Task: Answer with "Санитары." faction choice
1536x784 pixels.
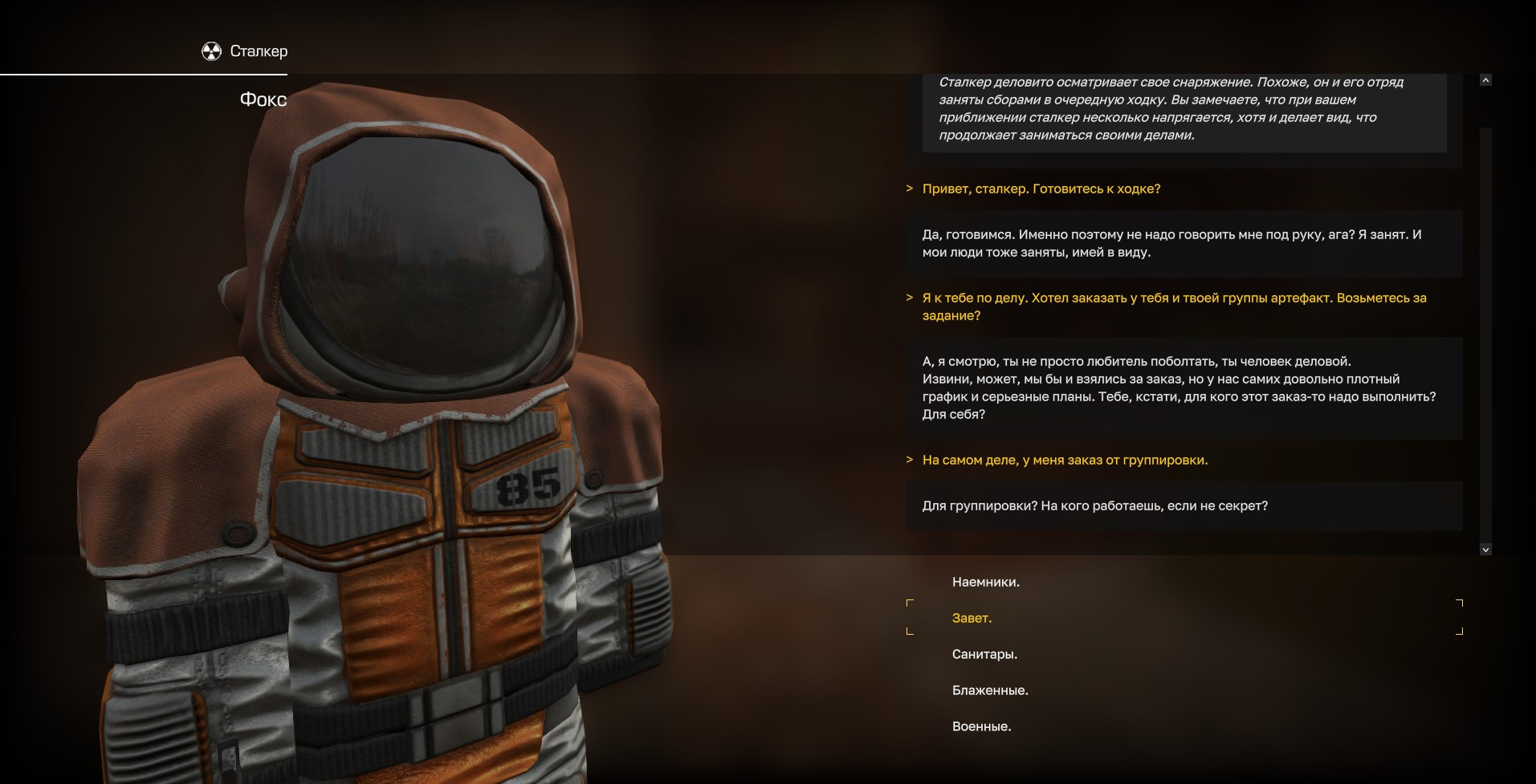Action: coord(984,655)
